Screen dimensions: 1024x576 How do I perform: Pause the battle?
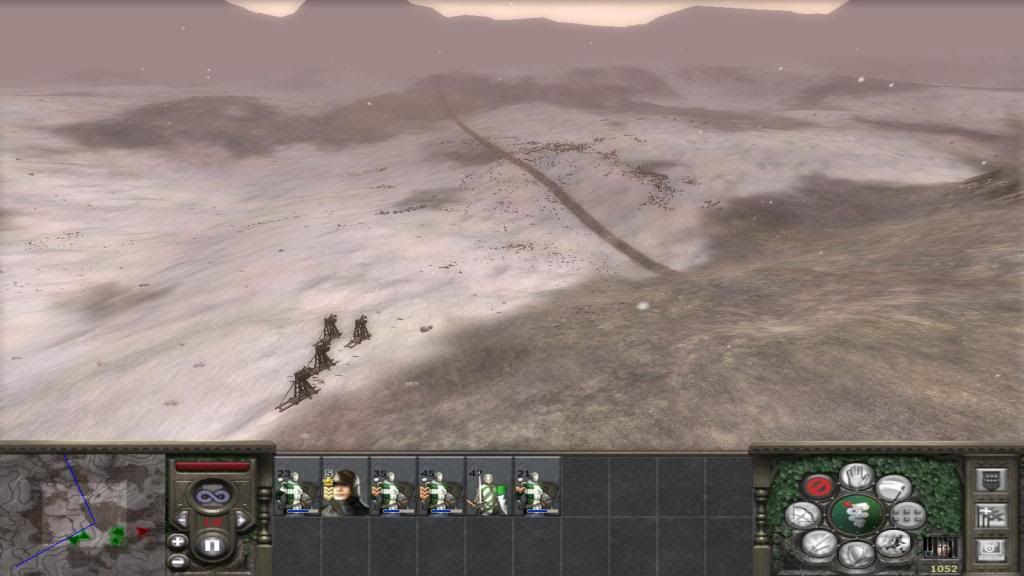(x=212, y=546)
